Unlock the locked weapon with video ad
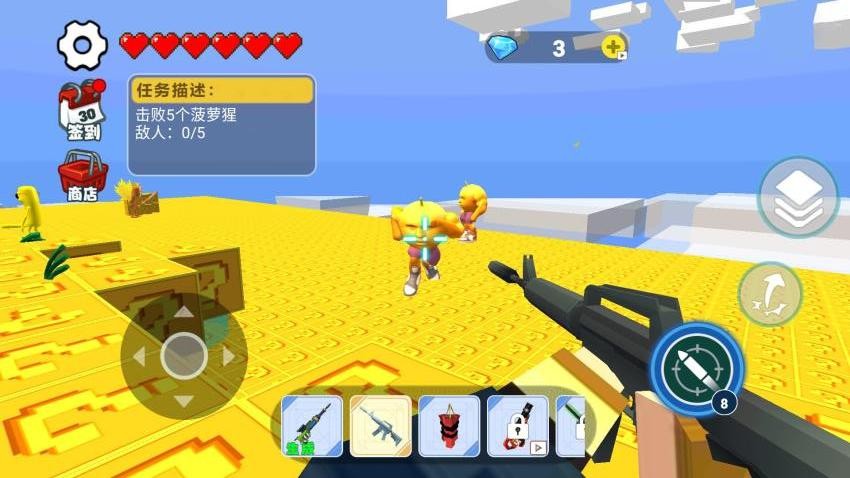Image resolution: width=850 pixels, height=478 pixels. [x=517, y=426]
